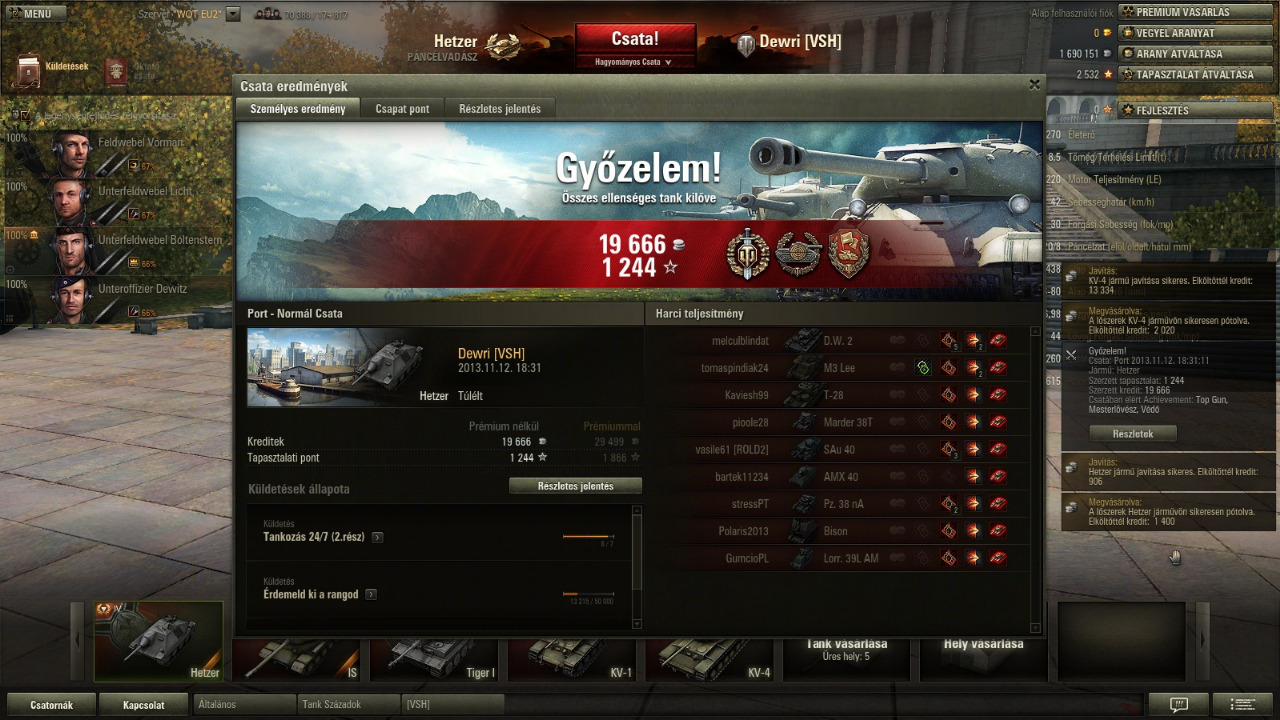The image size is (1280, 720).
Task: Open the Kapcsolat contacts button
Action: click(x=143, y=705)
